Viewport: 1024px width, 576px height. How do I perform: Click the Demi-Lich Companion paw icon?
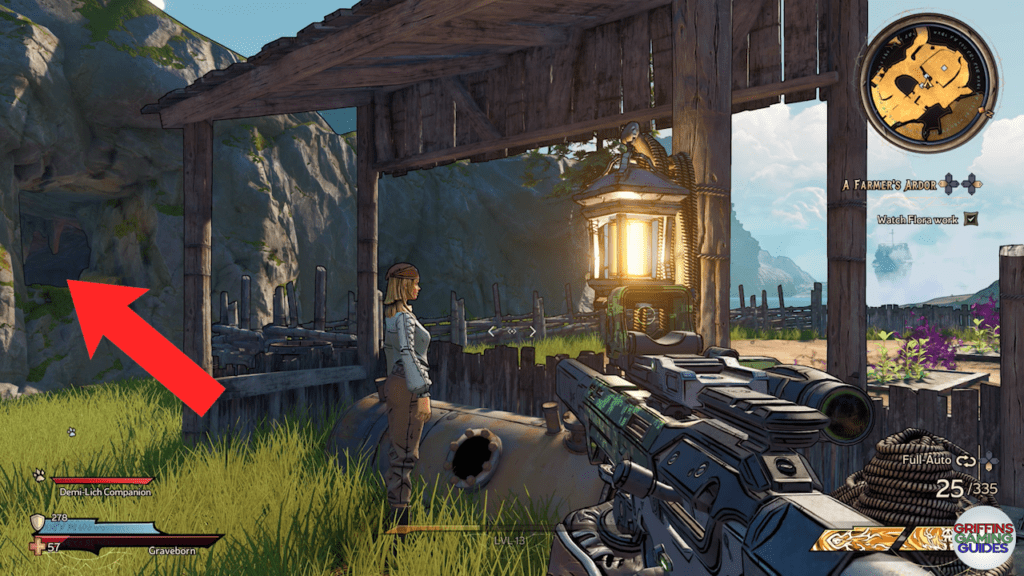pos(40,476)
